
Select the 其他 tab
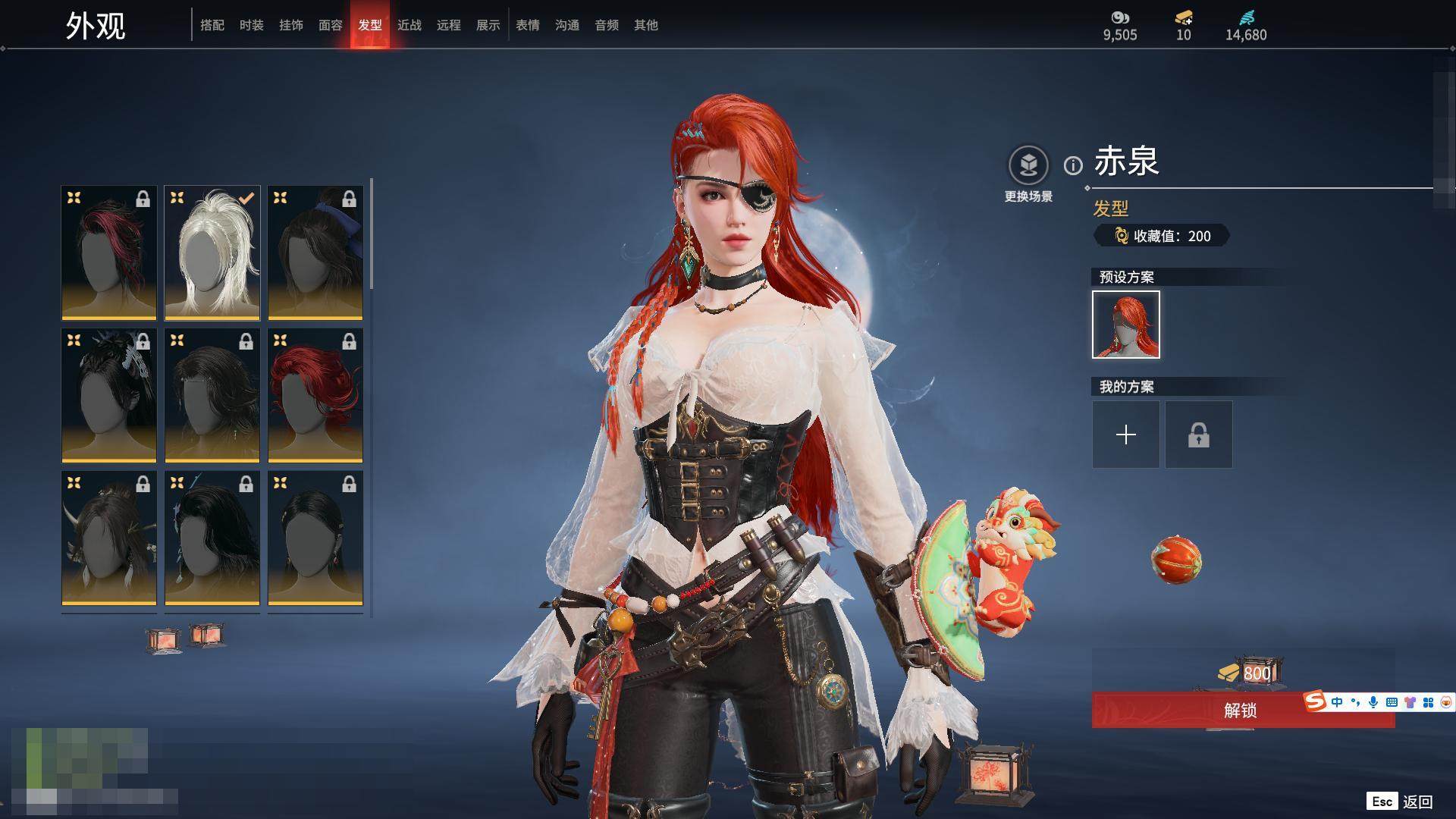tap(646, 25)
